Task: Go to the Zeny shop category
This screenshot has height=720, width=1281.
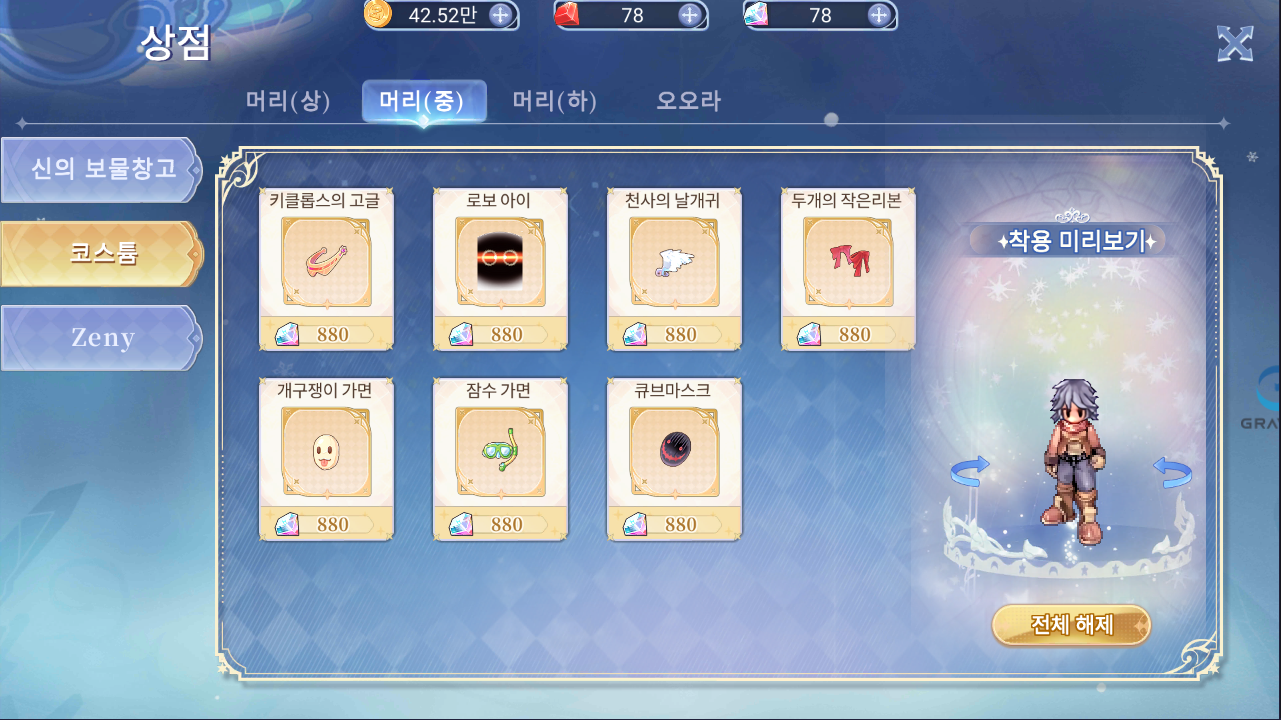Action: pyautogui.click(x=101, y=338)
